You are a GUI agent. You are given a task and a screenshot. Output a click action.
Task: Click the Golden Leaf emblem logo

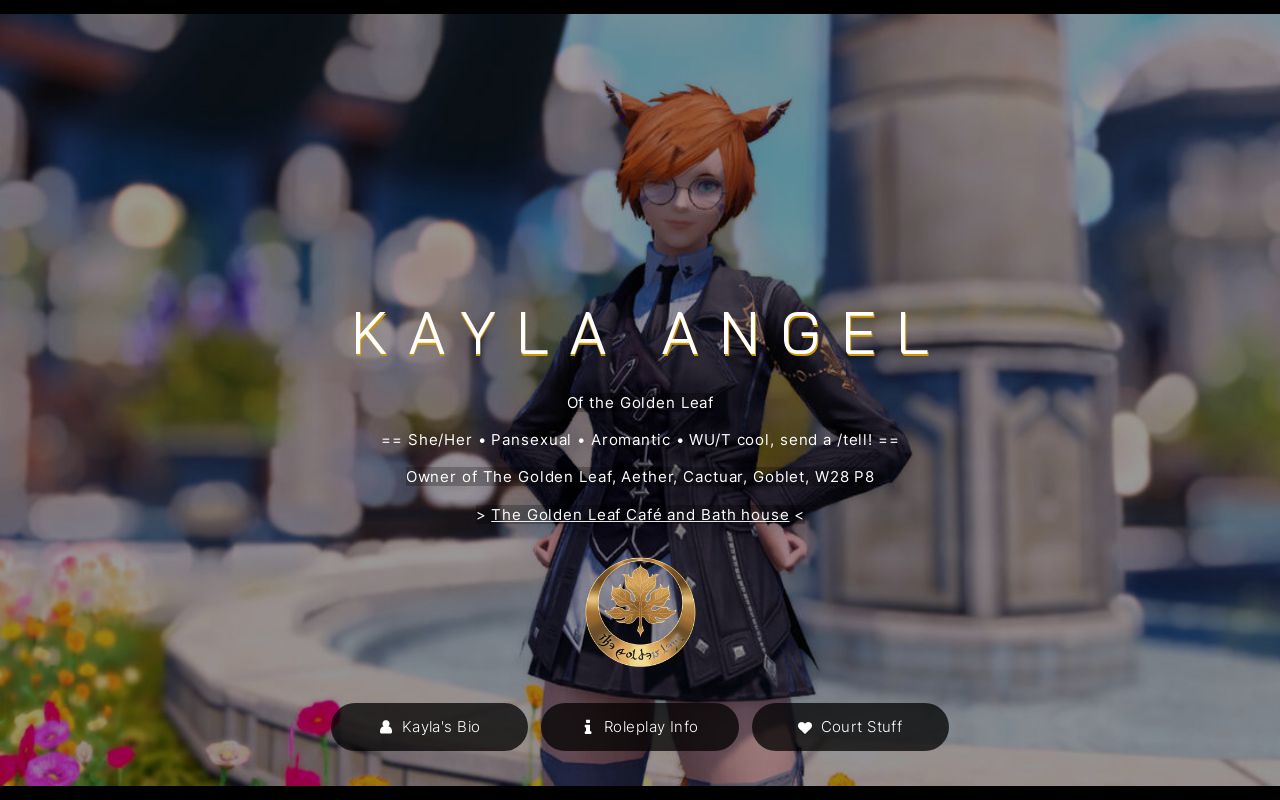tap(640, 612)
